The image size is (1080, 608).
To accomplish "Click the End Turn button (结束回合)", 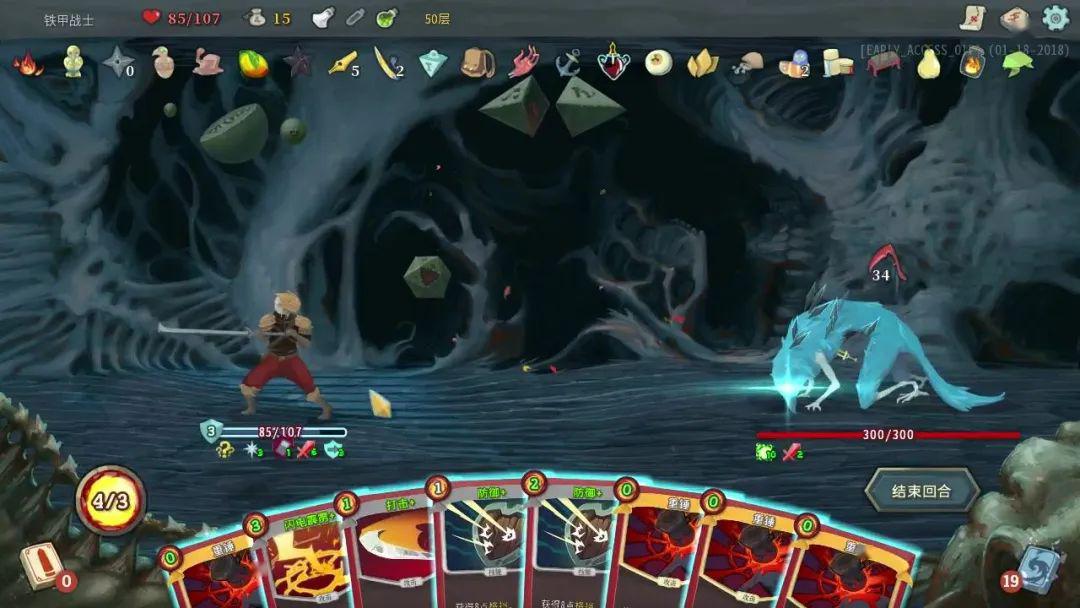I will point(921,491).
